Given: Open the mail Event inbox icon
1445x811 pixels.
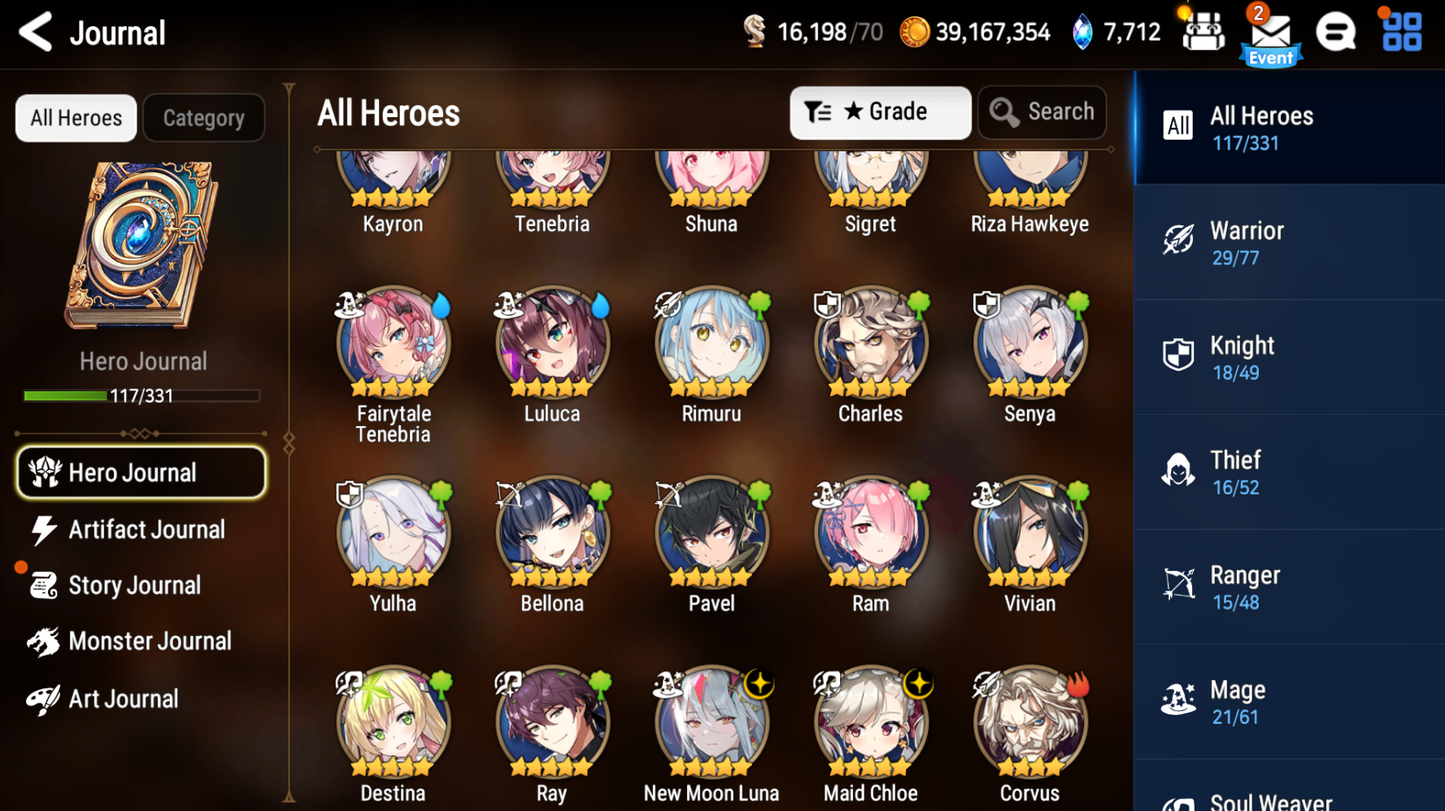Looking at the screenshot, I should (x=1270, y=32).
